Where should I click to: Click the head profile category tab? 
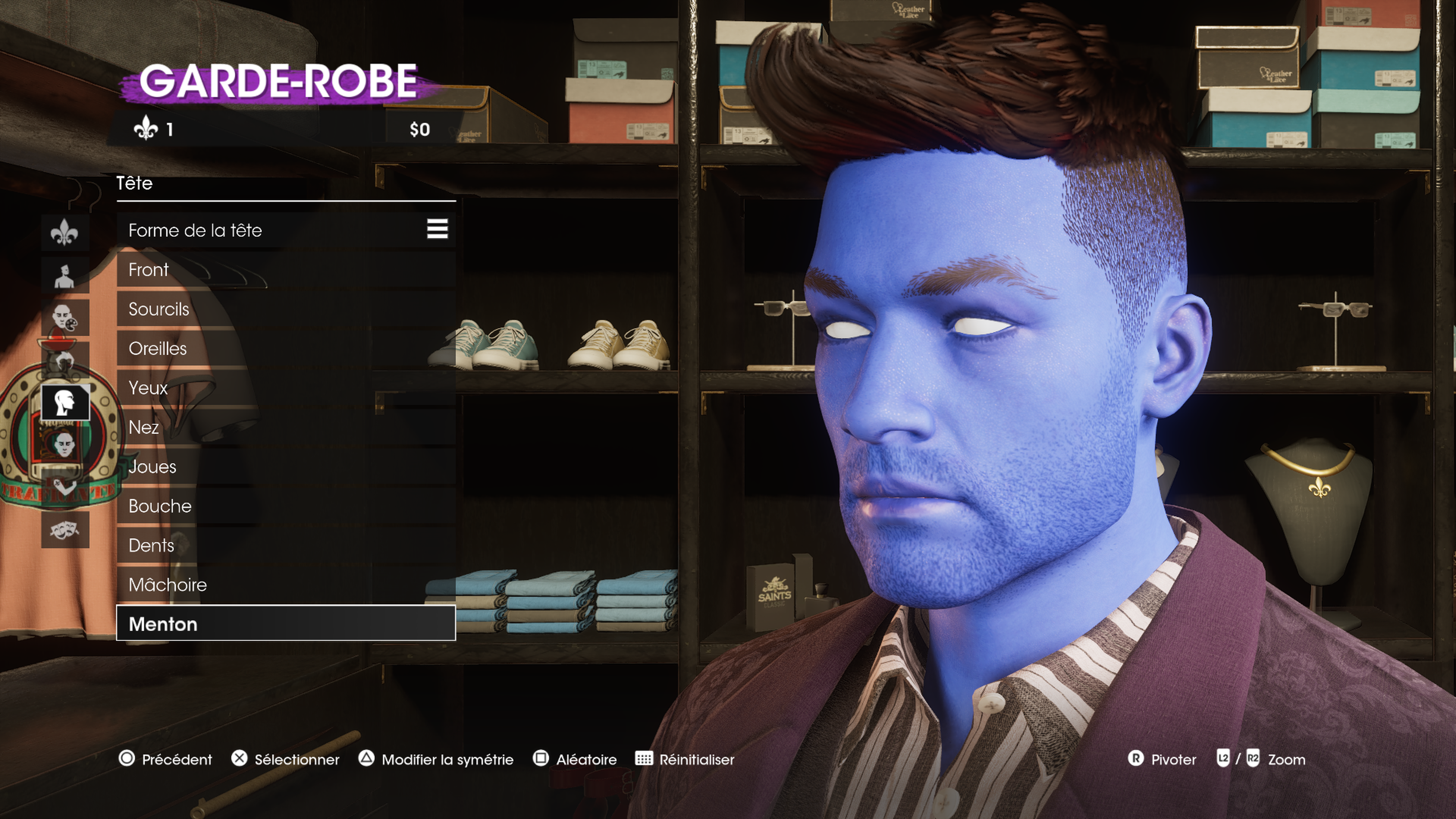pyautogui.click(x=65, y=402)
